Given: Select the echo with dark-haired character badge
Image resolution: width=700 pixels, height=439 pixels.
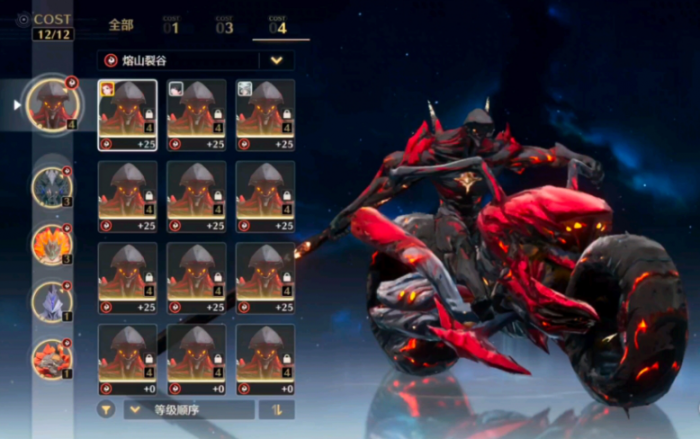Looking at the screenshot, I should (x=196, y=114).
